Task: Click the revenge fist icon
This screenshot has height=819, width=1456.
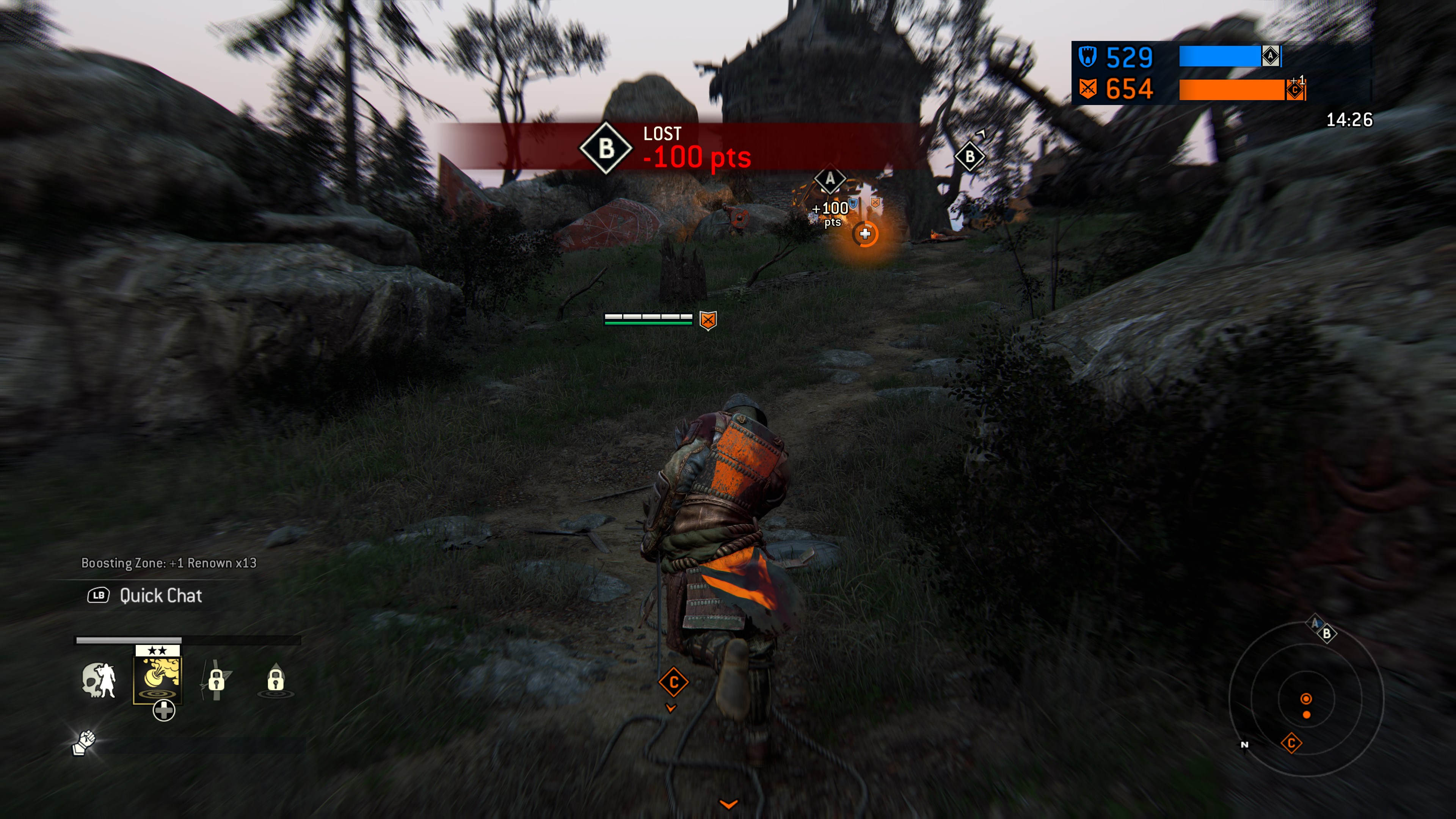Action: 84,742
